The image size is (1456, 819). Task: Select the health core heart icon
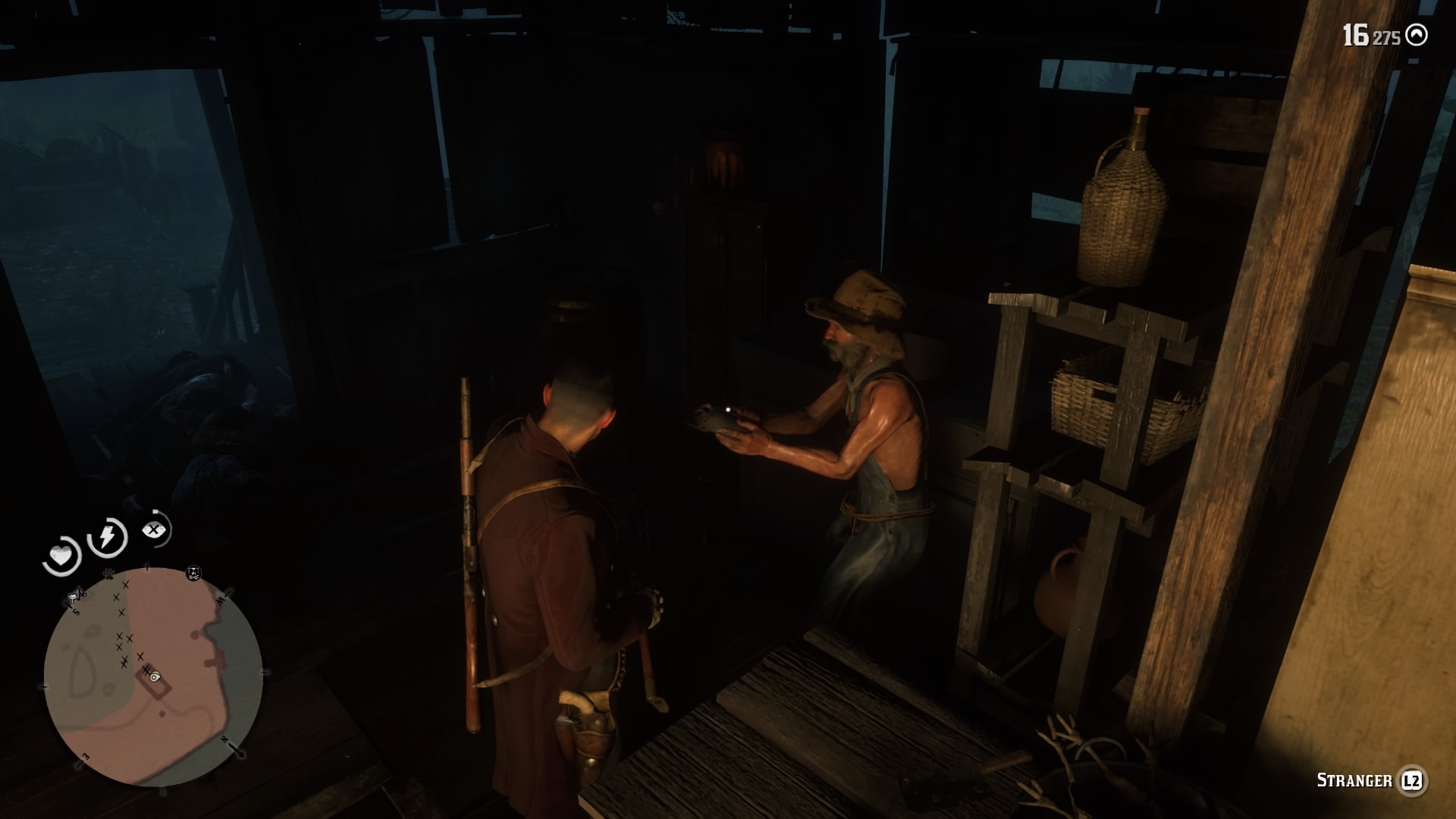click(x=61, y=557)
